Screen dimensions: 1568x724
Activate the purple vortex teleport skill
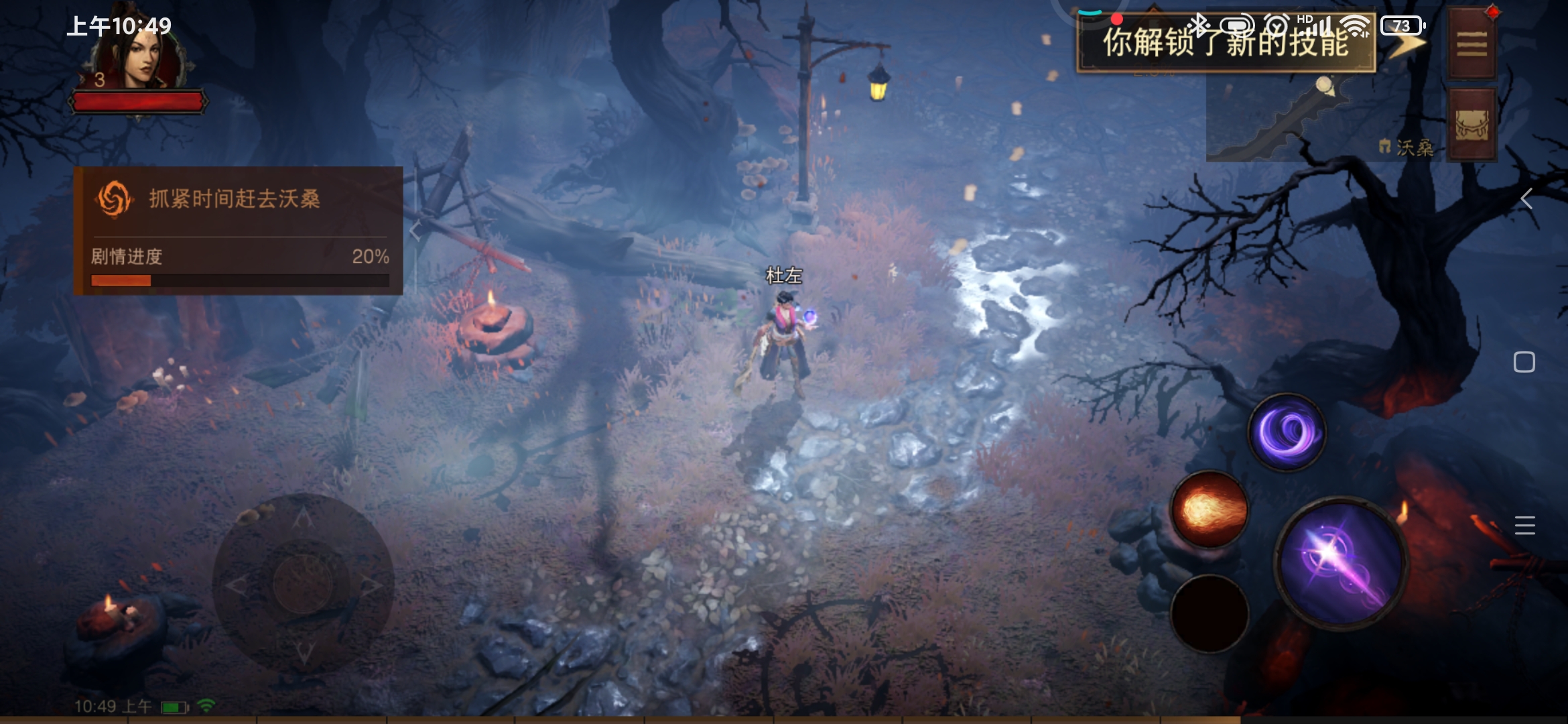pos(1287,432)
